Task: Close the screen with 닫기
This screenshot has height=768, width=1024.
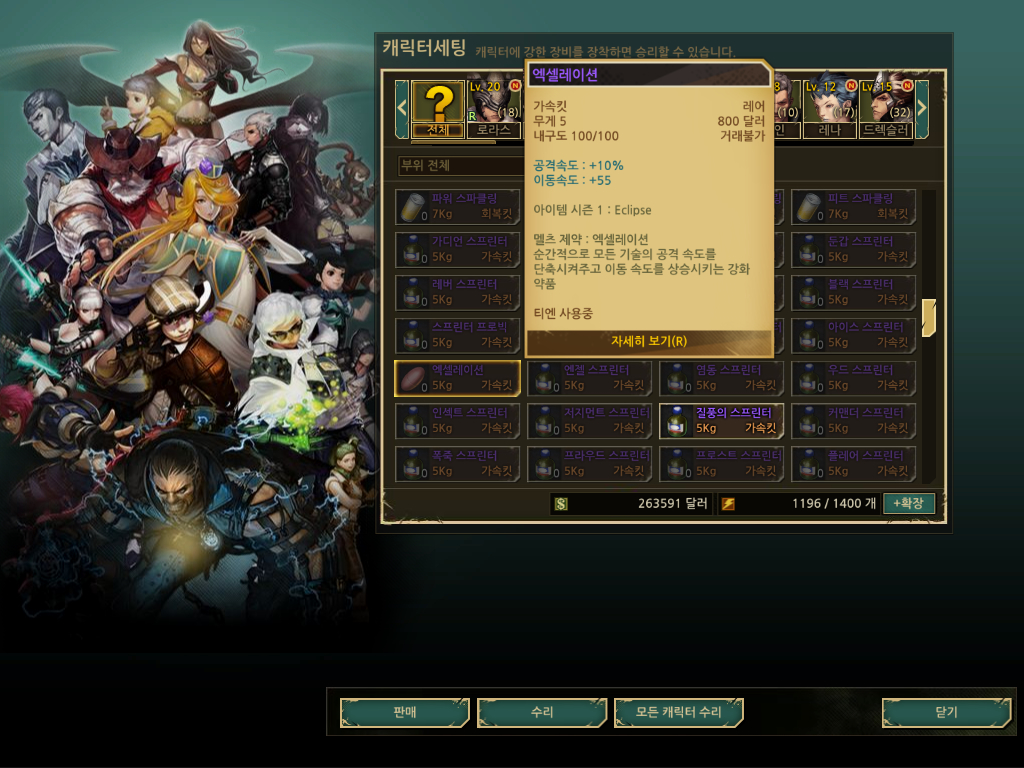Action: tap(945, 712)
